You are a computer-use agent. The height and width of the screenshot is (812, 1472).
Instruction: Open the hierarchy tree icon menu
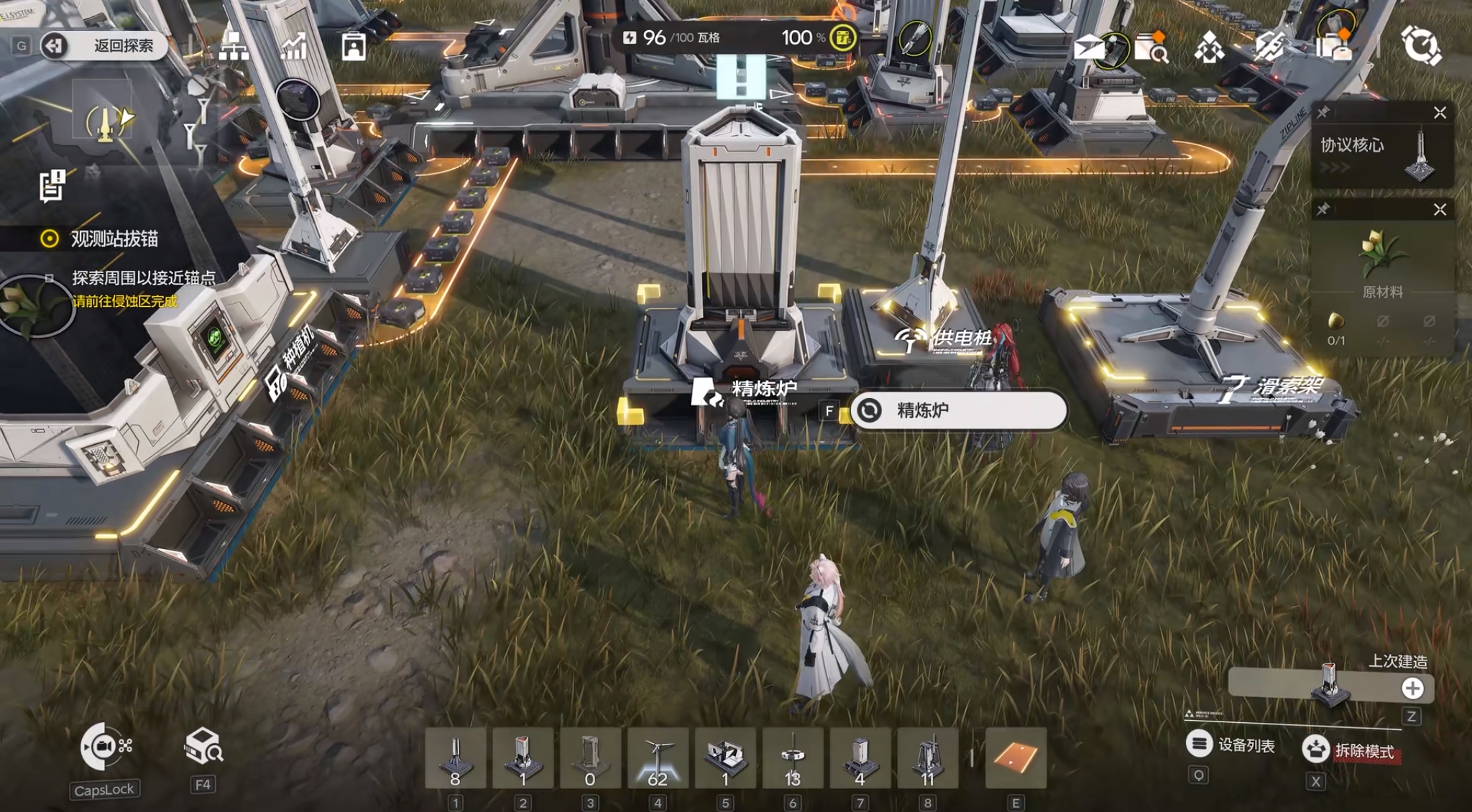point(234,45)
